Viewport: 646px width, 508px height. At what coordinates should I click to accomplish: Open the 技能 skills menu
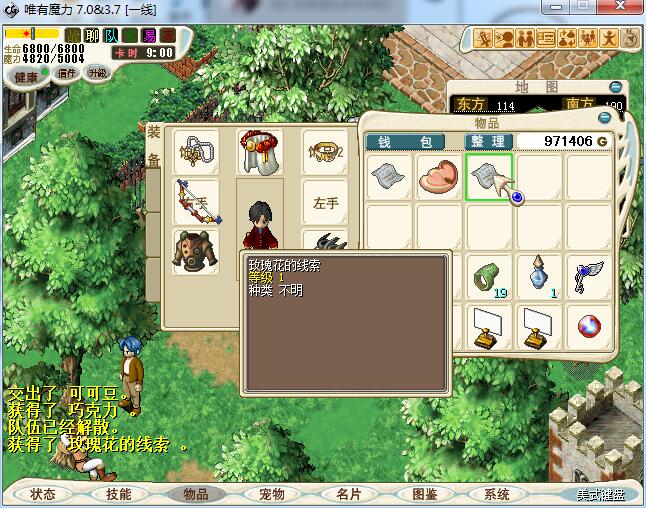pos(119,494)
